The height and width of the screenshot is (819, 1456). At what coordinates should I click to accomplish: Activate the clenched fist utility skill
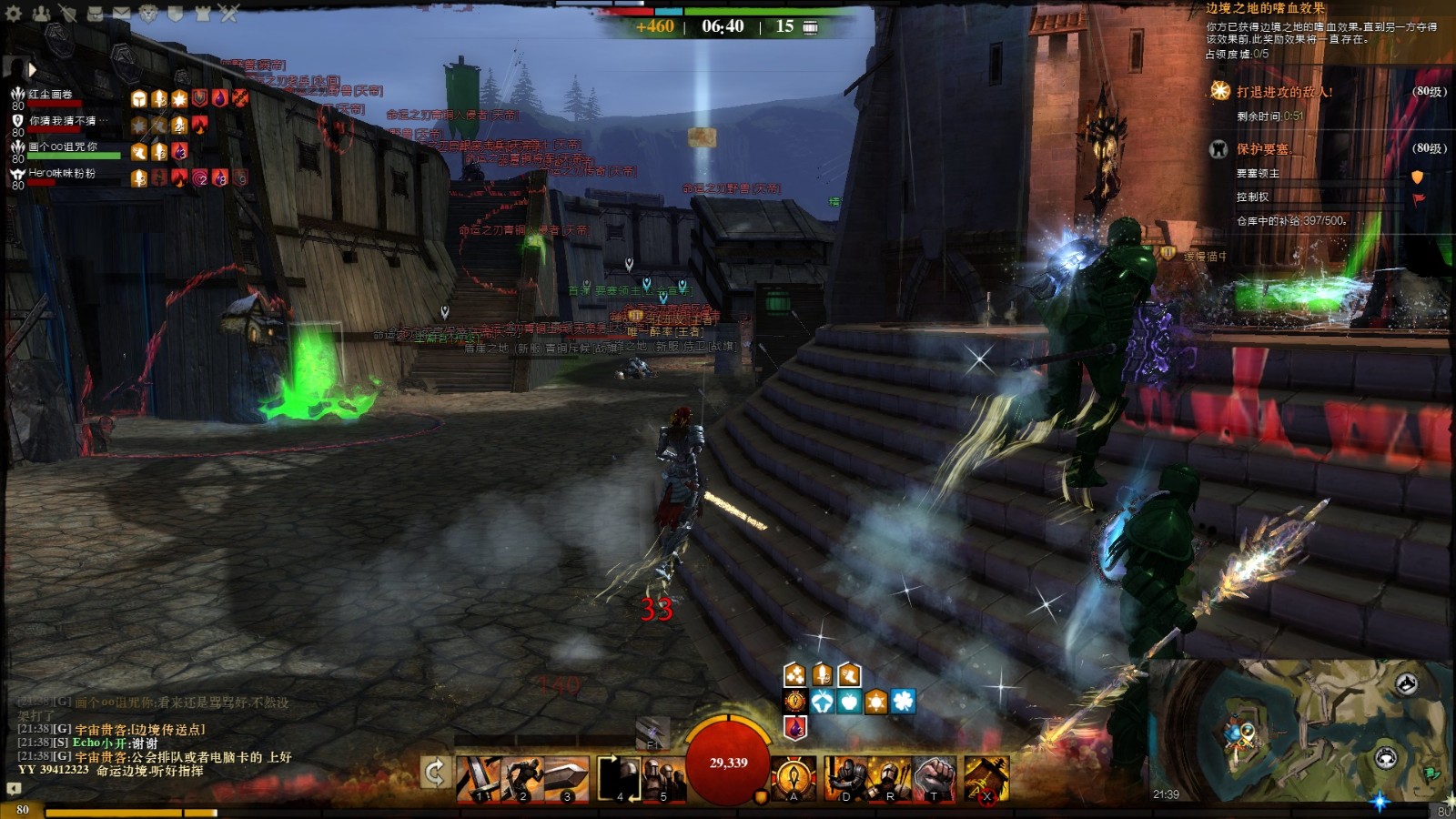[935, 778]
